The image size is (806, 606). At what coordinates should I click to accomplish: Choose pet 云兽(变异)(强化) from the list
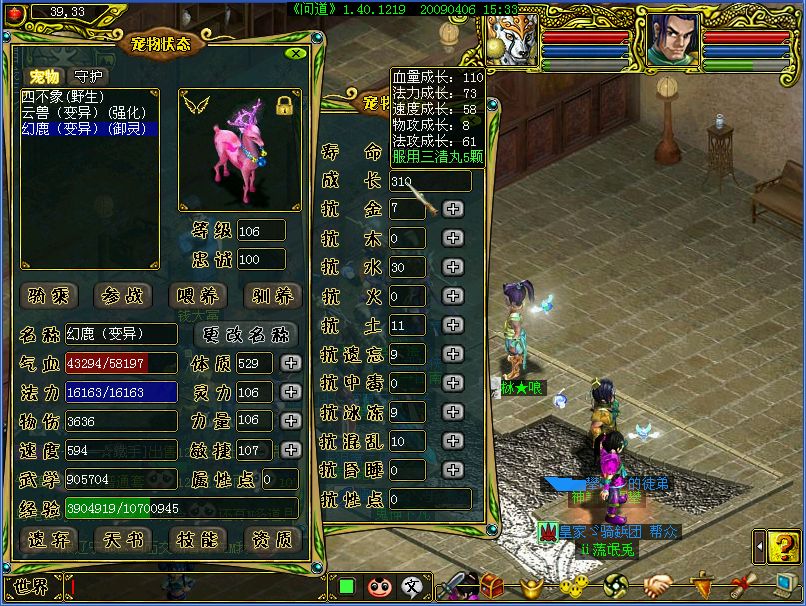[76, 114]
